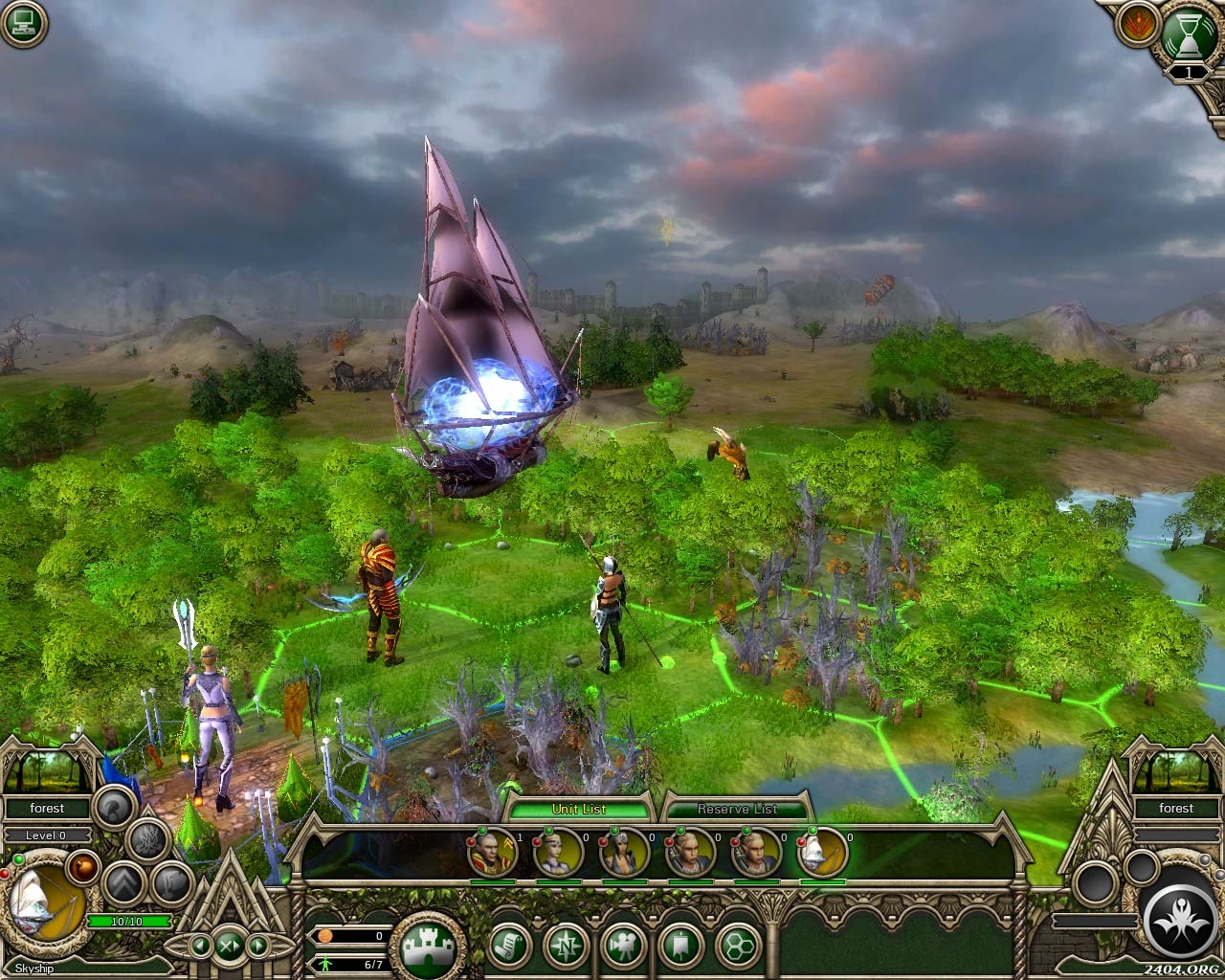Open the scroll icon button
1225x980 pixels.
point(510,947)
